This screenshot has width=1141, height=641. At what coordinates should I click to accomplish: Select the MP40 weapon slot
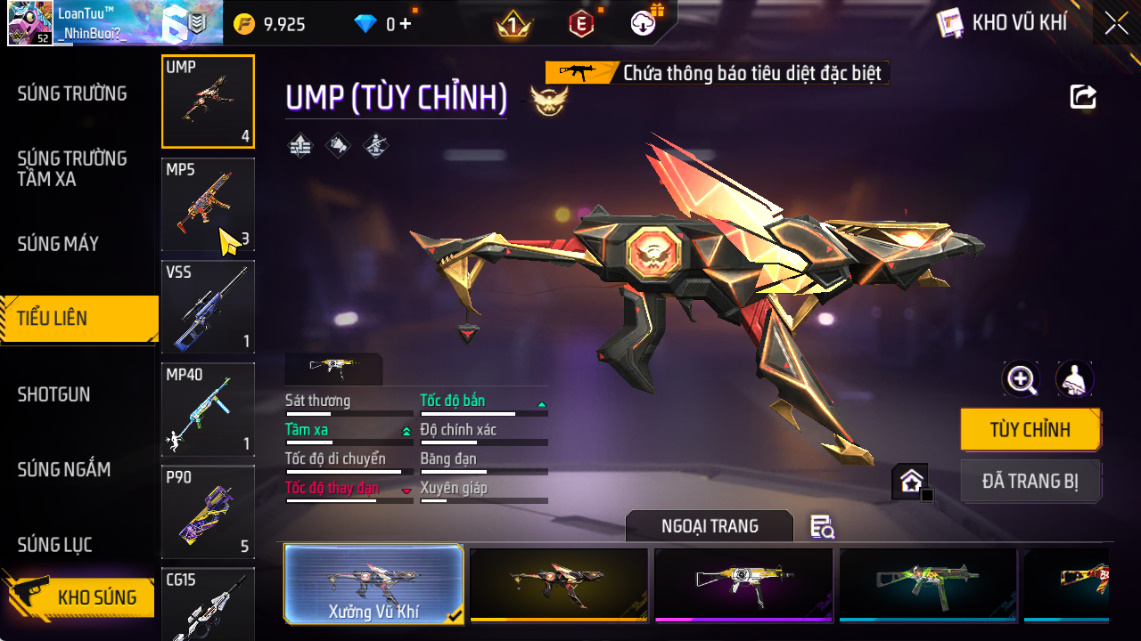[208, 410]
